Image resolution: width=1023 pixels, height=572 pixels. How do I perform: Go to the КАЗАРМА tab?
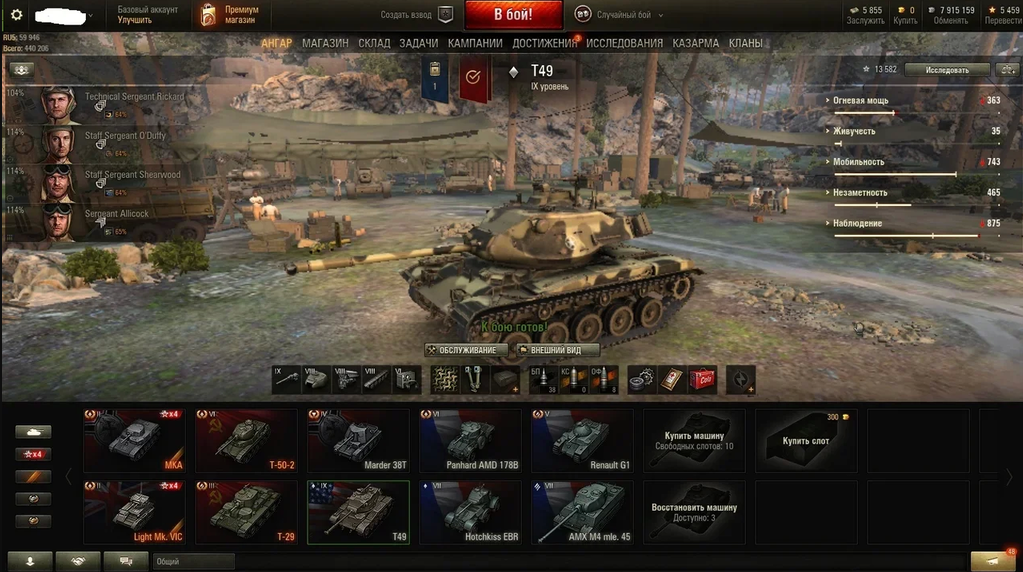tap(695, 43)
